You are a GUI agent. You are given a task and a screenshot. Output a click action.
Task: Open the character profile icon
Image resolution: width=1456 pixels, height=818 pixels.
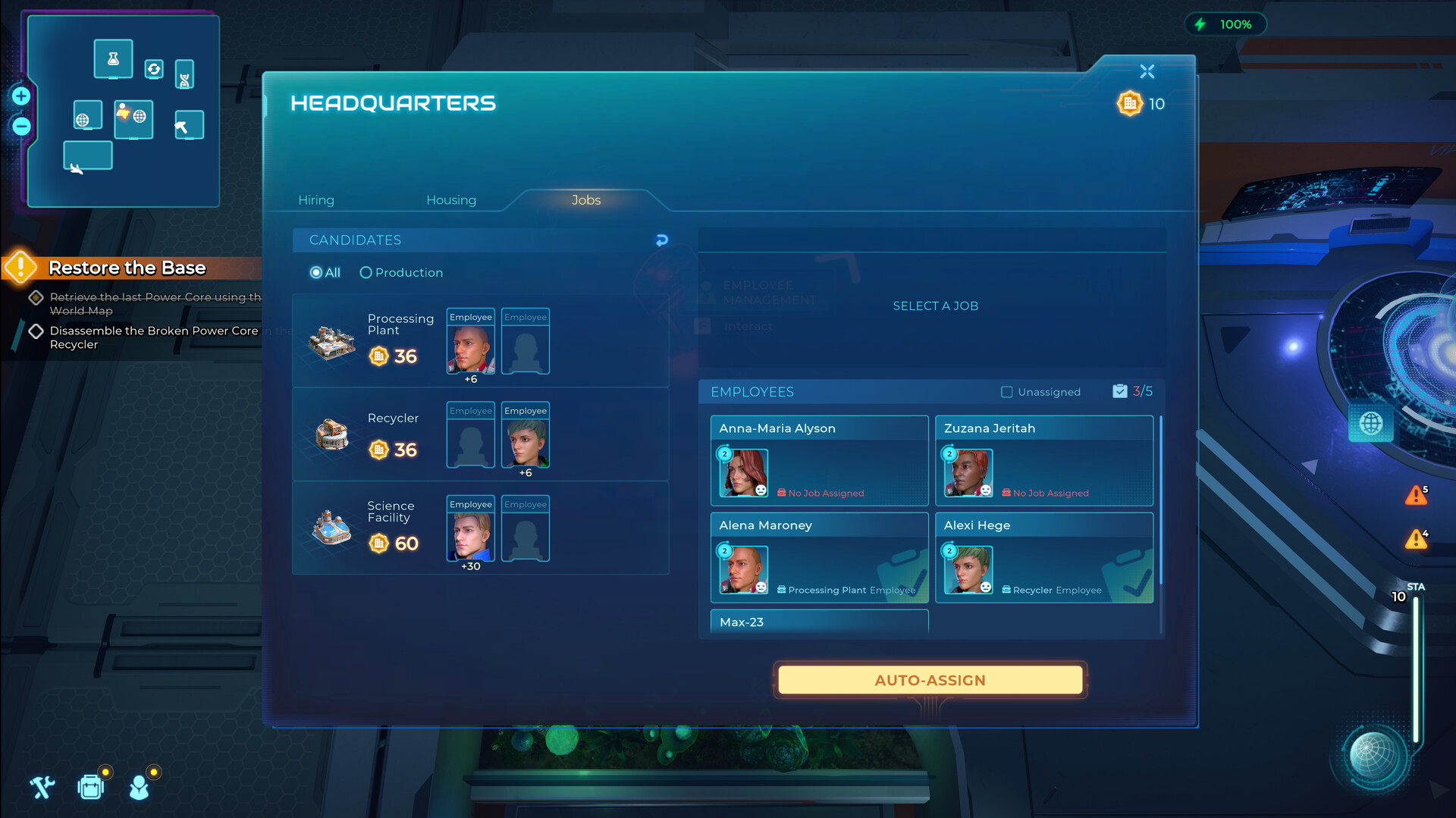(x=138, y=787)
